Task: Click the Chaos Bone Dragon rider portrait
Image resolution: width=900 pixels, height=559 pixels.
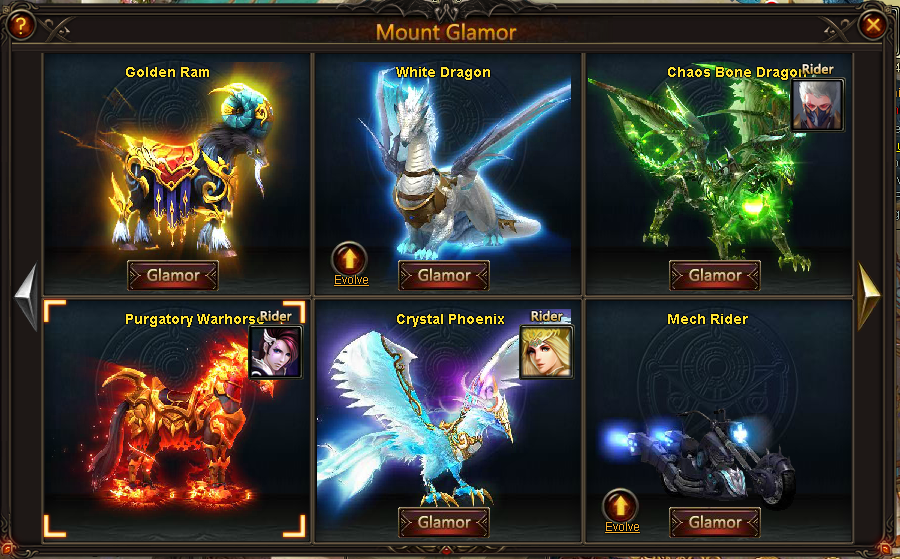Action: click(x=817, y=105)
